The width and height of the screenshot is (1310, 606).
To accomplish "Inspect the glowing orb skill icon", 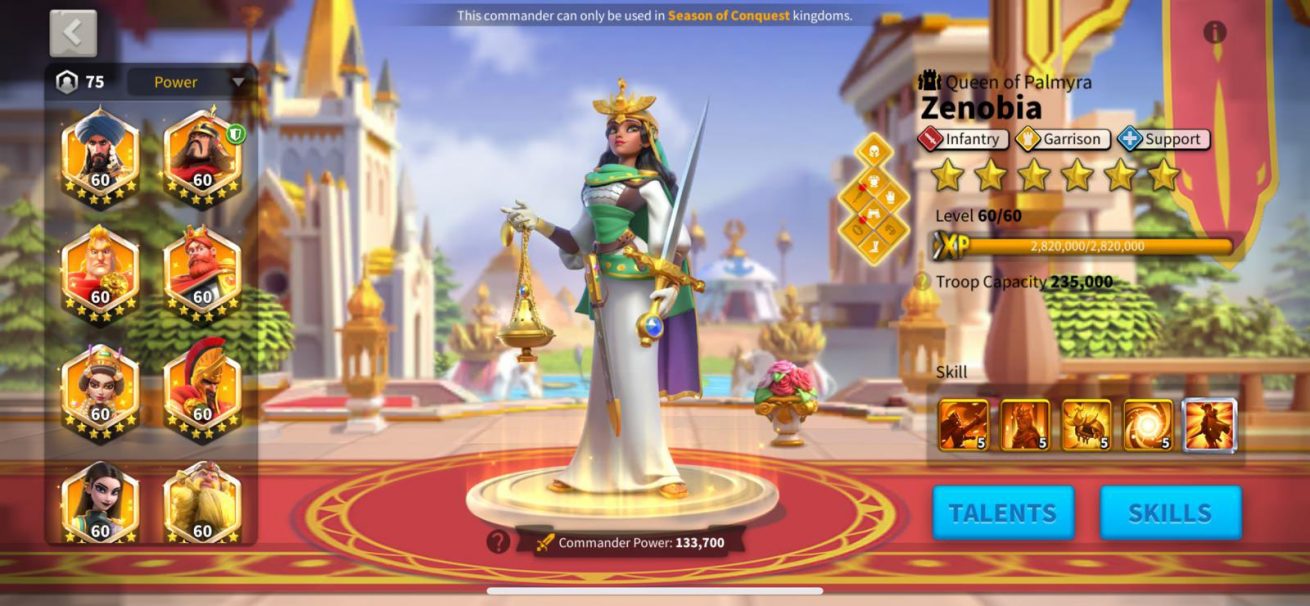I will tap(1148, 425).
